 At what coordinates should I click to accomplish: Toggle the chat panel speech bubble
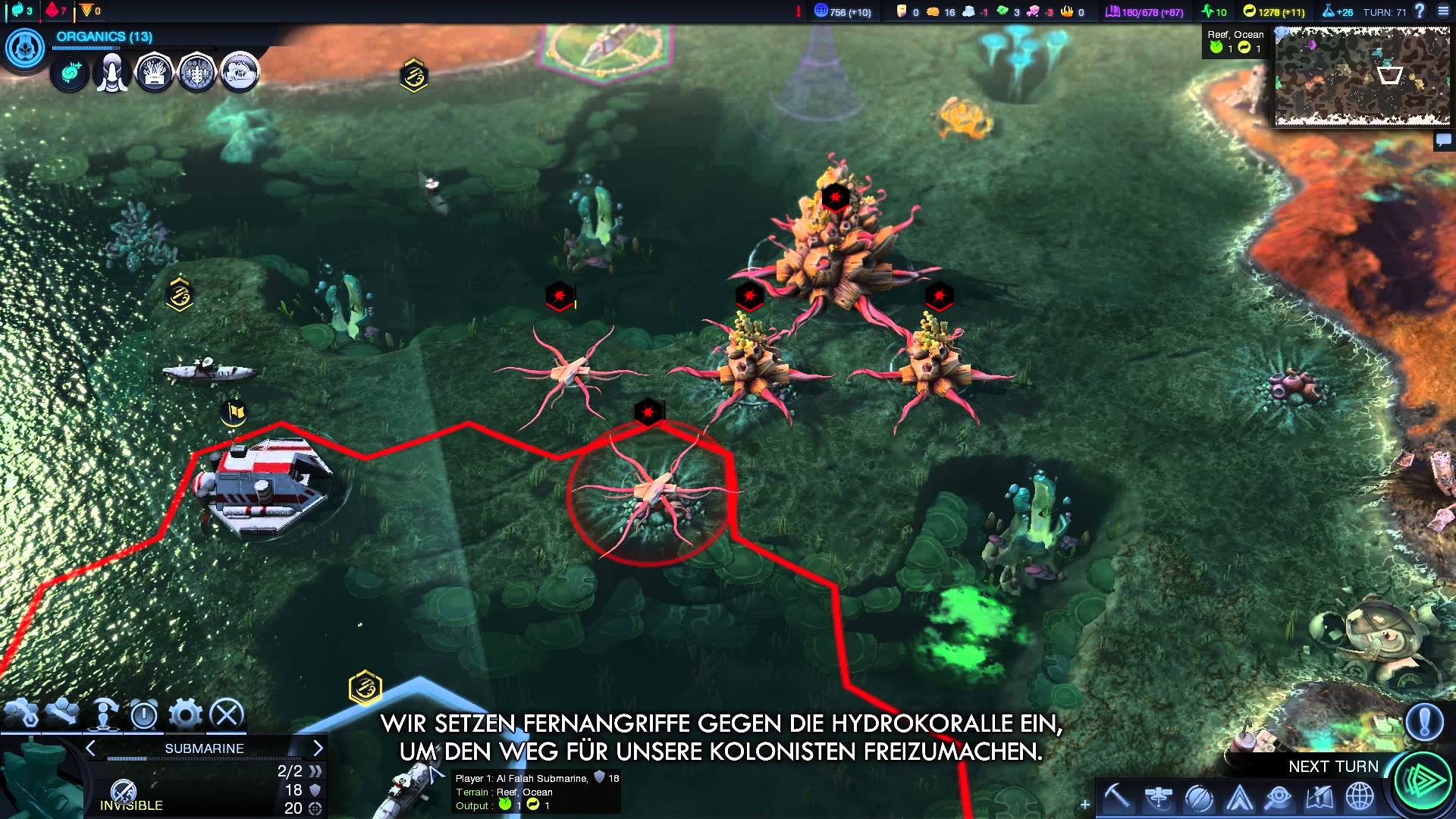point(1444,140)
